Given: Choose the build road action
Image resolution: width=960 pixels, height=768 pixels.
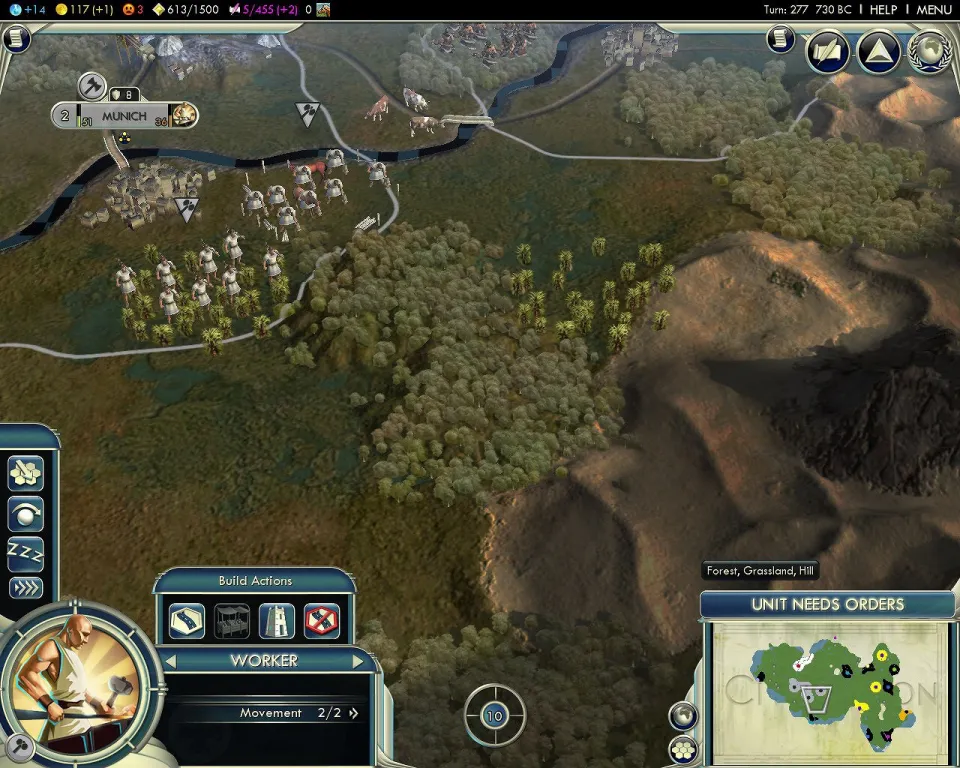Looking at the screenshot, I should 187,620.
